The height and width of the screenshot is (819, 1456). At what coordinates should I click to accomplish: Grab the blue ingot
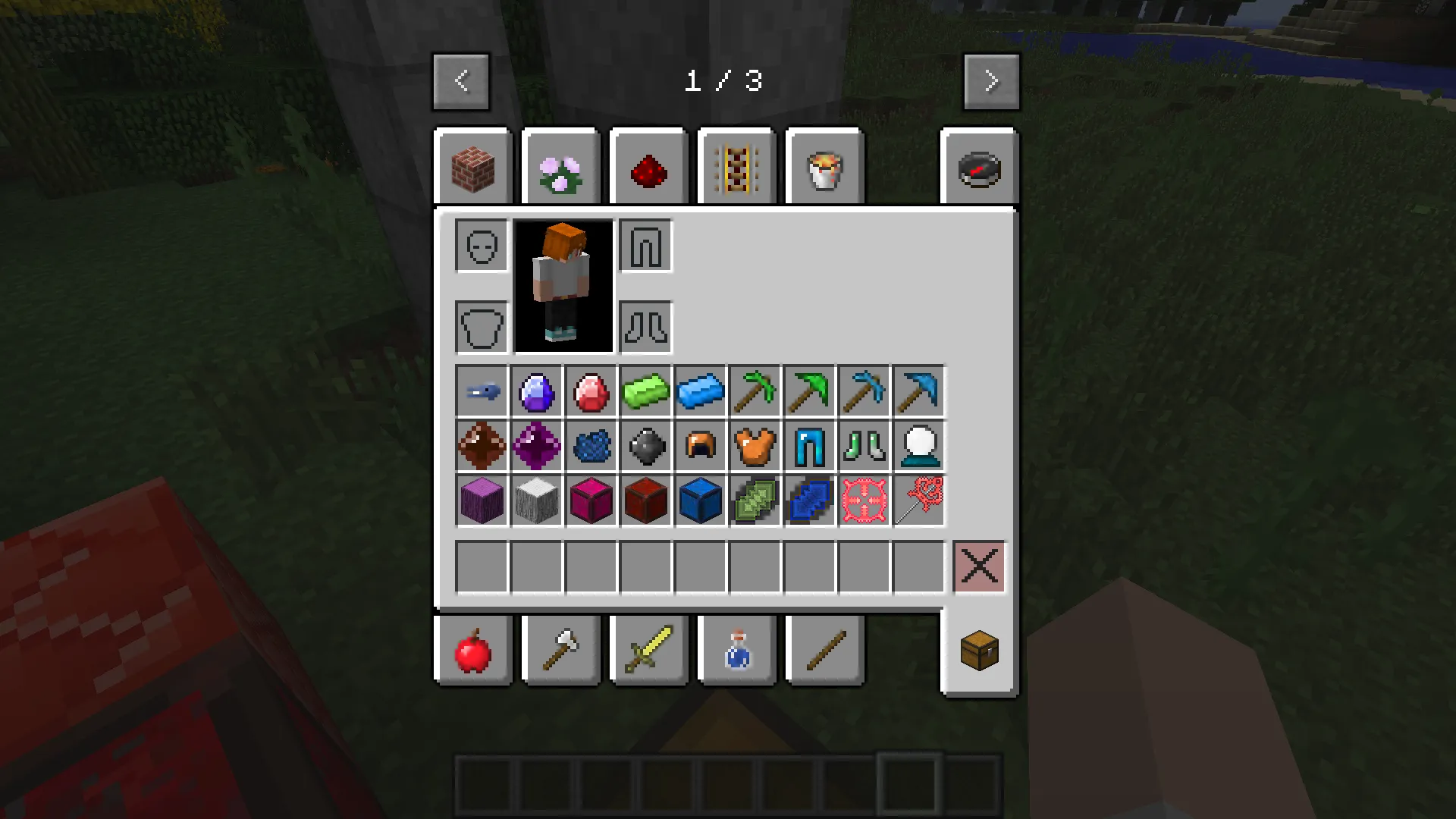click(x=700, y=391)
